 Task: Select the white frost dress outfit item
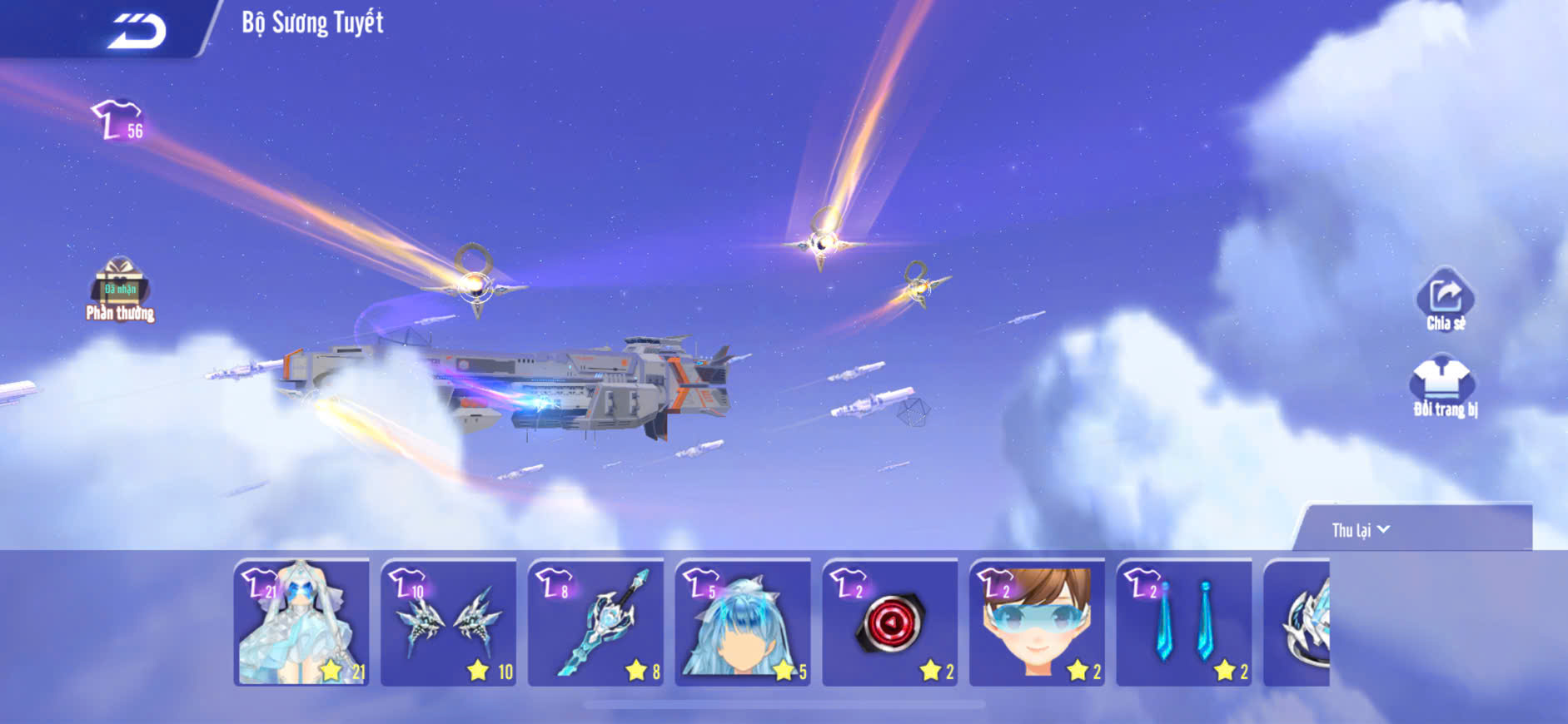click(301, 622)
